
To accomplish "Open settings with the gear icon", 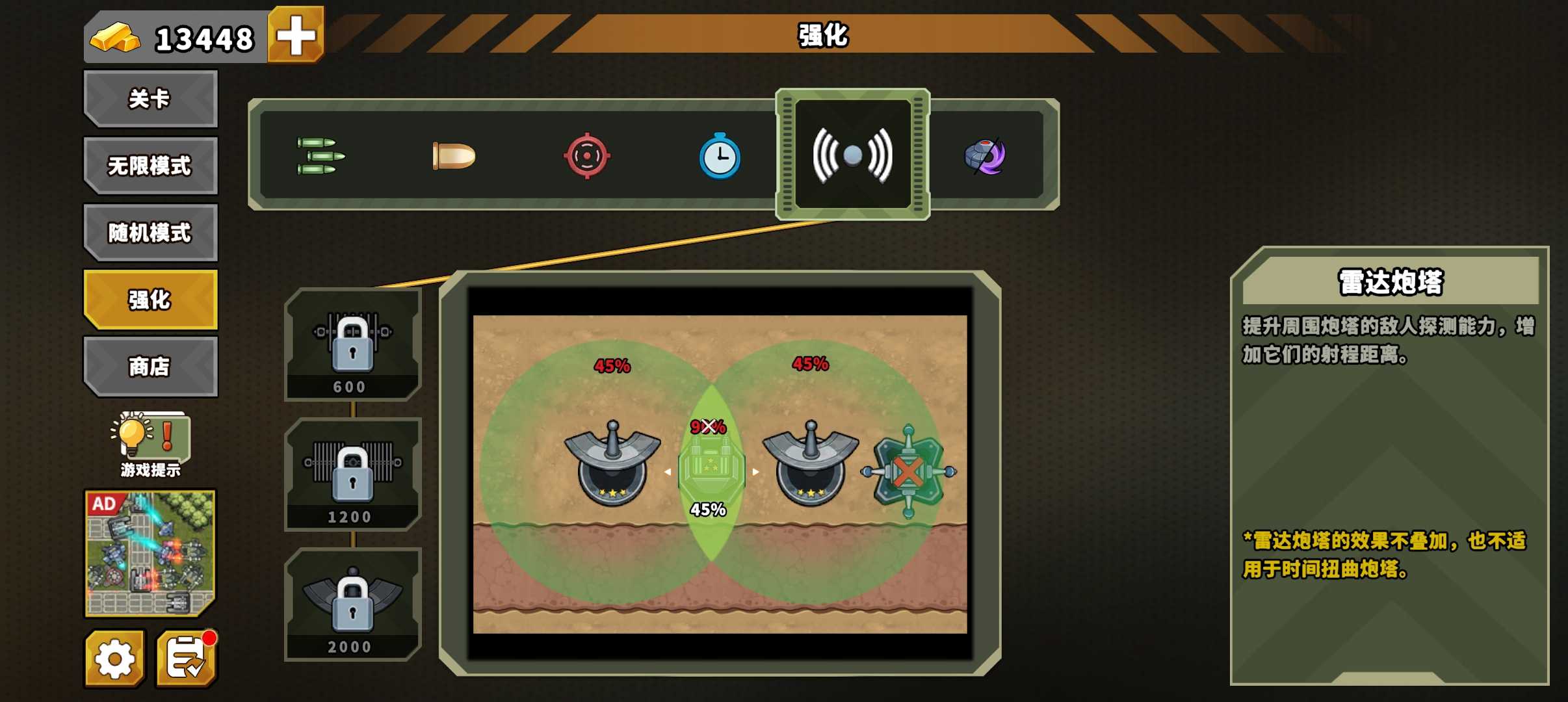I will coord(114,659).
